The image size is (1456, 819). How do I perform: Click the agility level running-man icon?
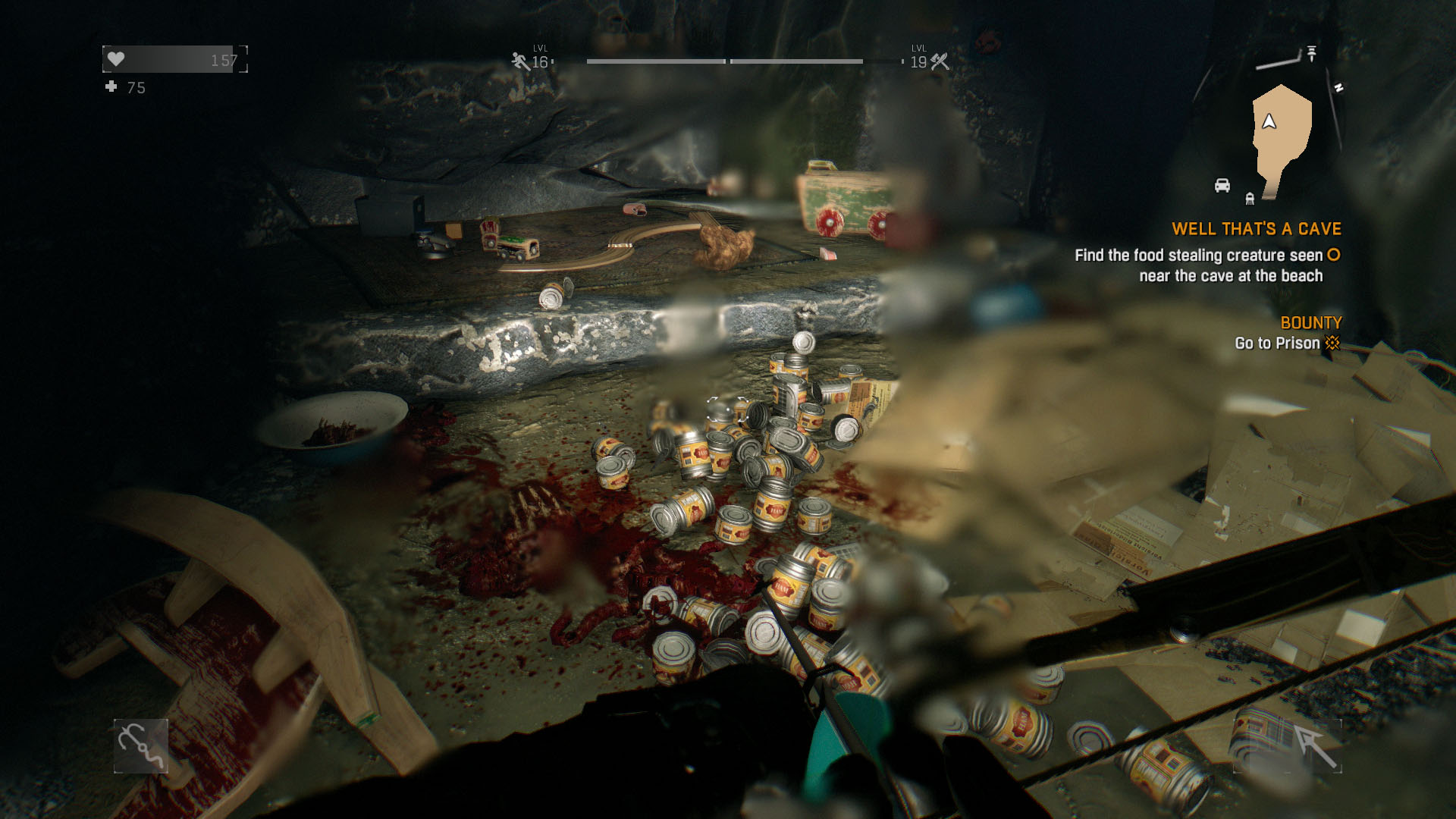point(520,61)
